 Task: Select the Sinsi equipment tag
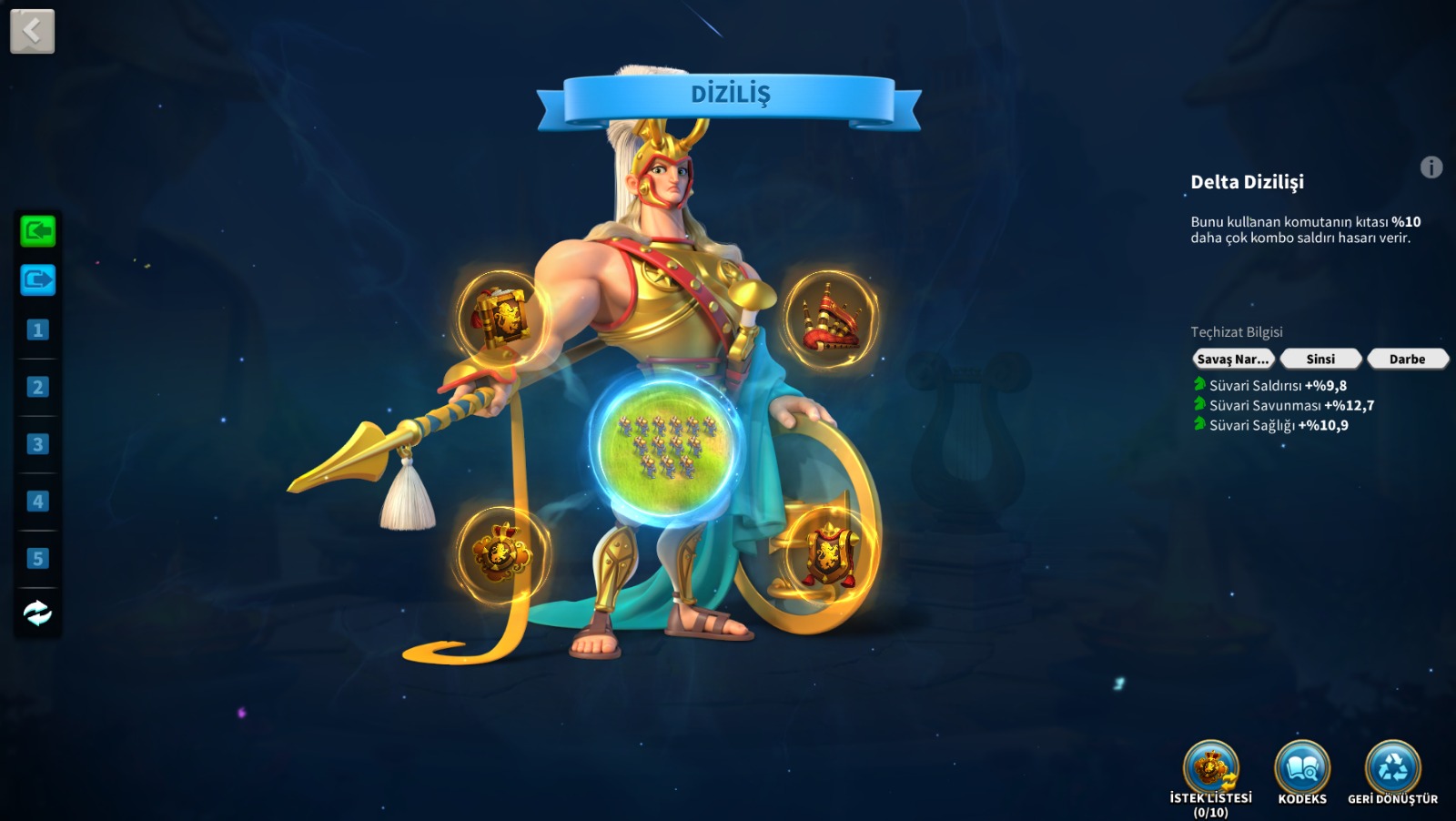[x=1320, y=359]
